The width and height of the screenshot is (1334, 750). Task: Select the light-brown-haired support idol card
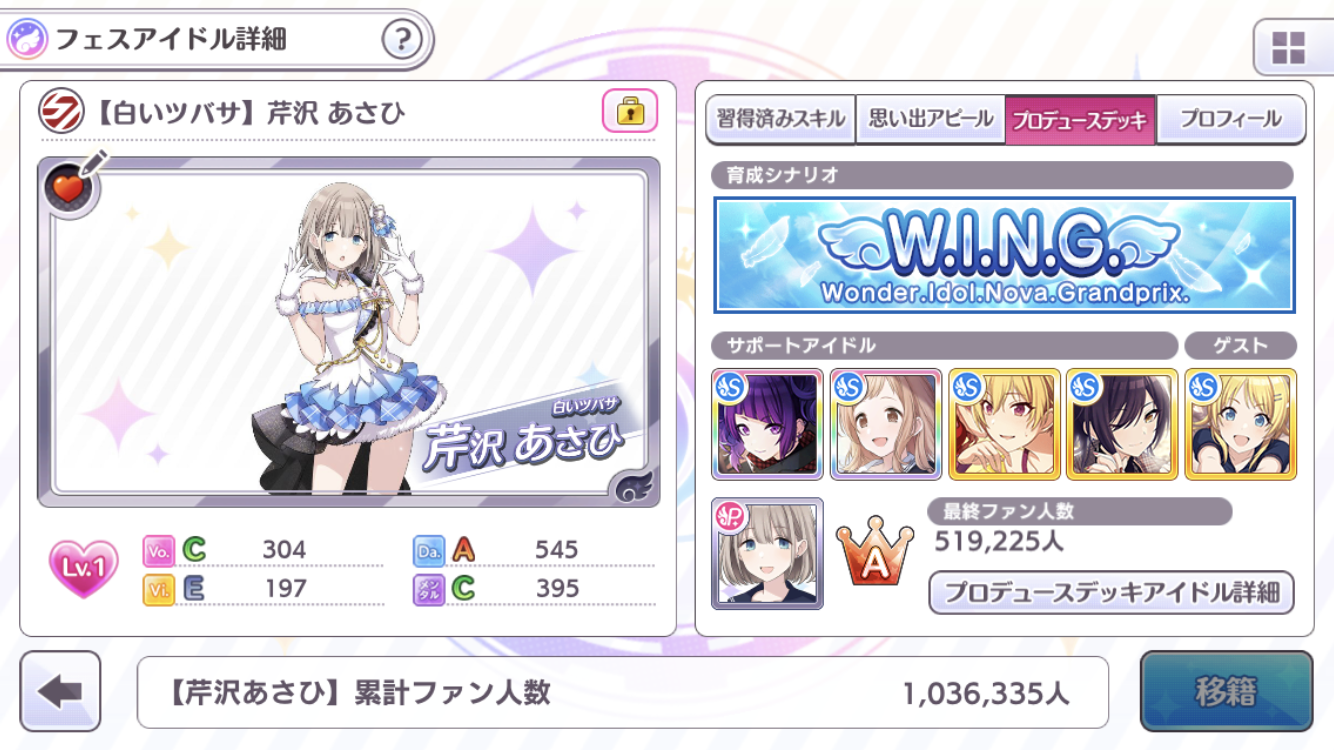point(885,424)
